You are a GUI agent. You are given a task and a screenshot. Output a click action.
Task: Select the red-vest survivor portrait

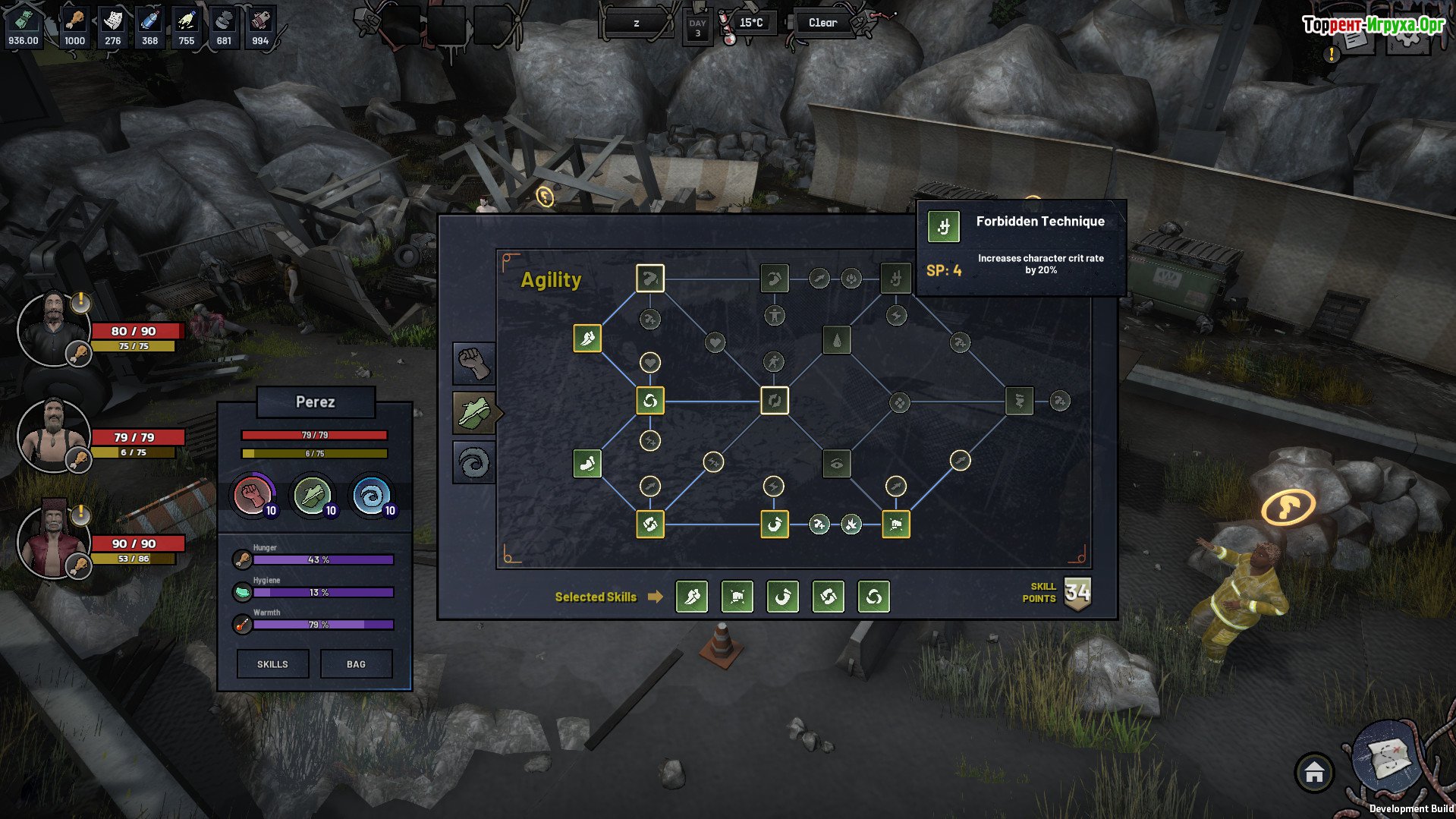[53, 541]
